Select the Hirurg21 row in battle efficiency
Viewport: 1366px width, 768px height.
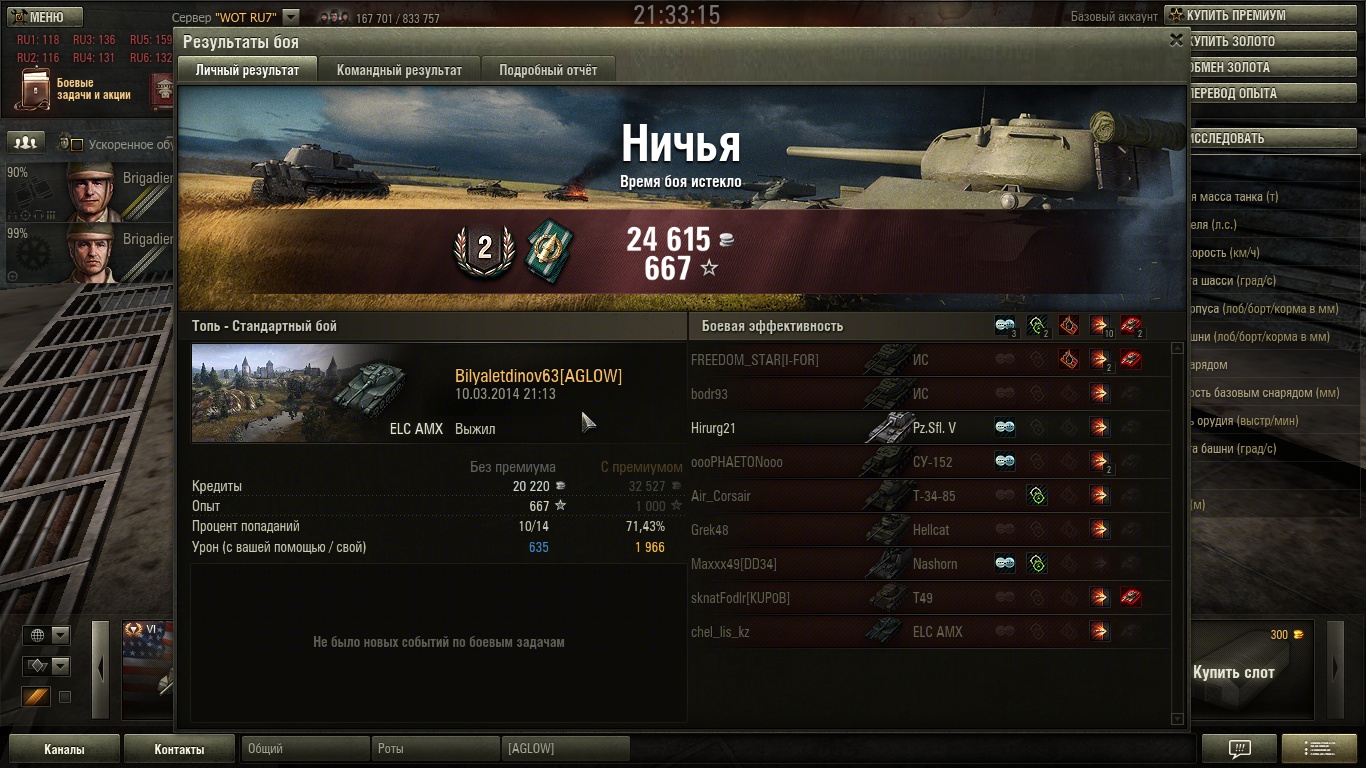[930, 428]
